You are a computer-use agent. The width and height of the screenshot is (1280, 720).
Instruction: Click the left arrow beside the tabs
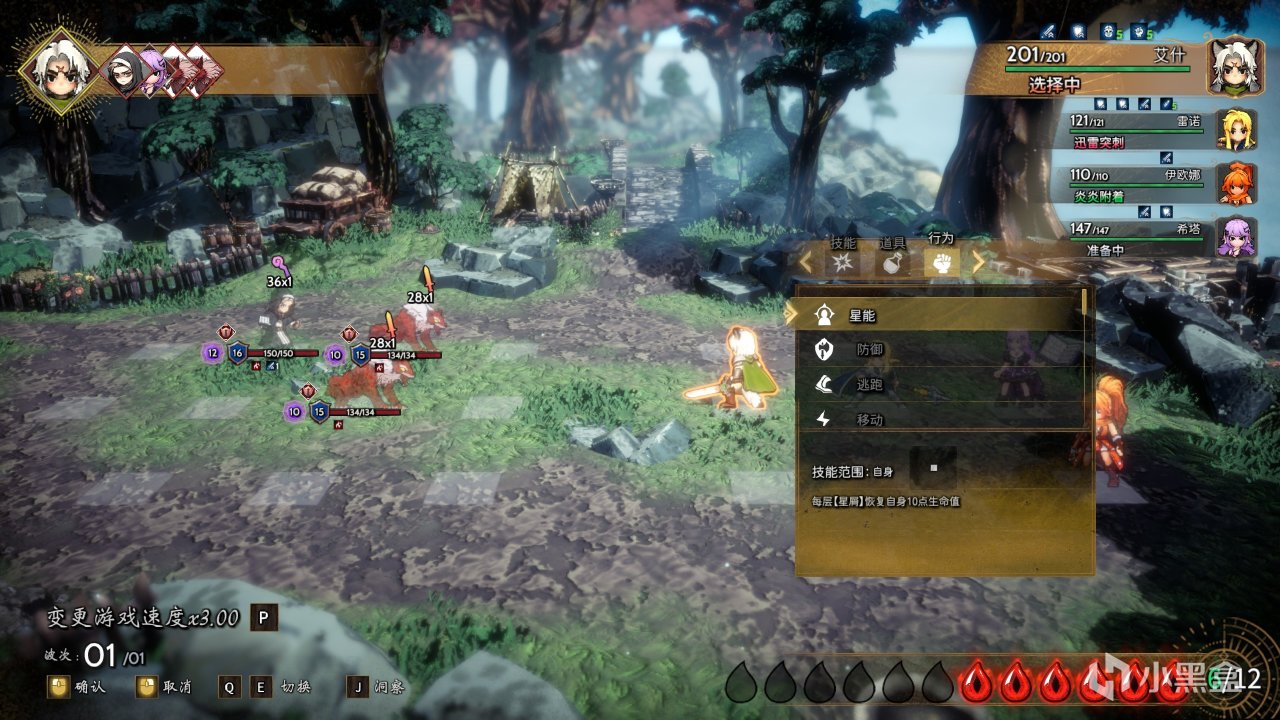click(805, 263)
